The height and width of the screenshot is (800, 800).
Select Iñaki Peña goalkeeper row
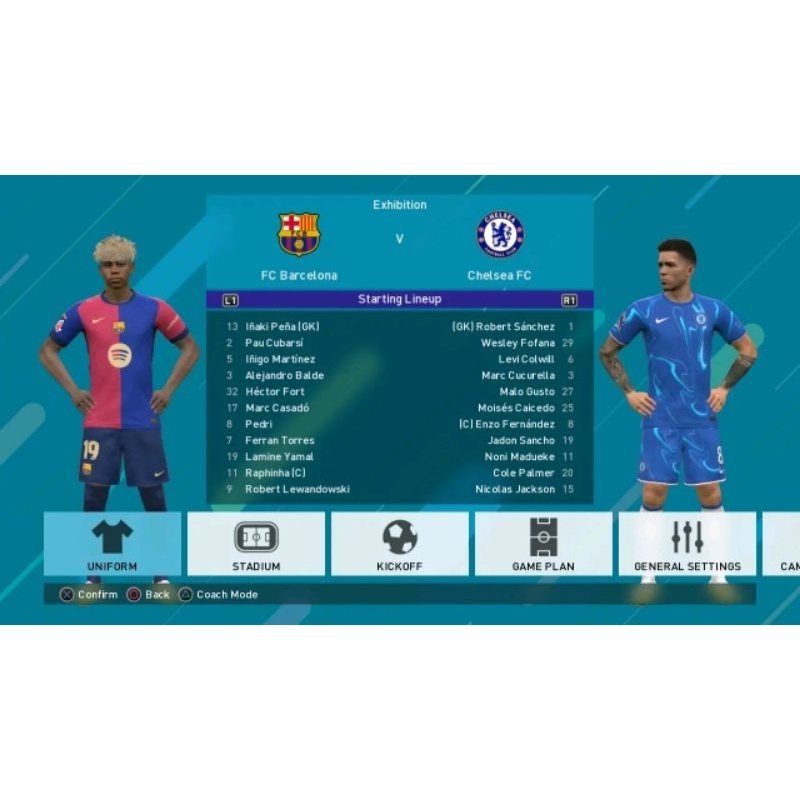coord(282,327)
